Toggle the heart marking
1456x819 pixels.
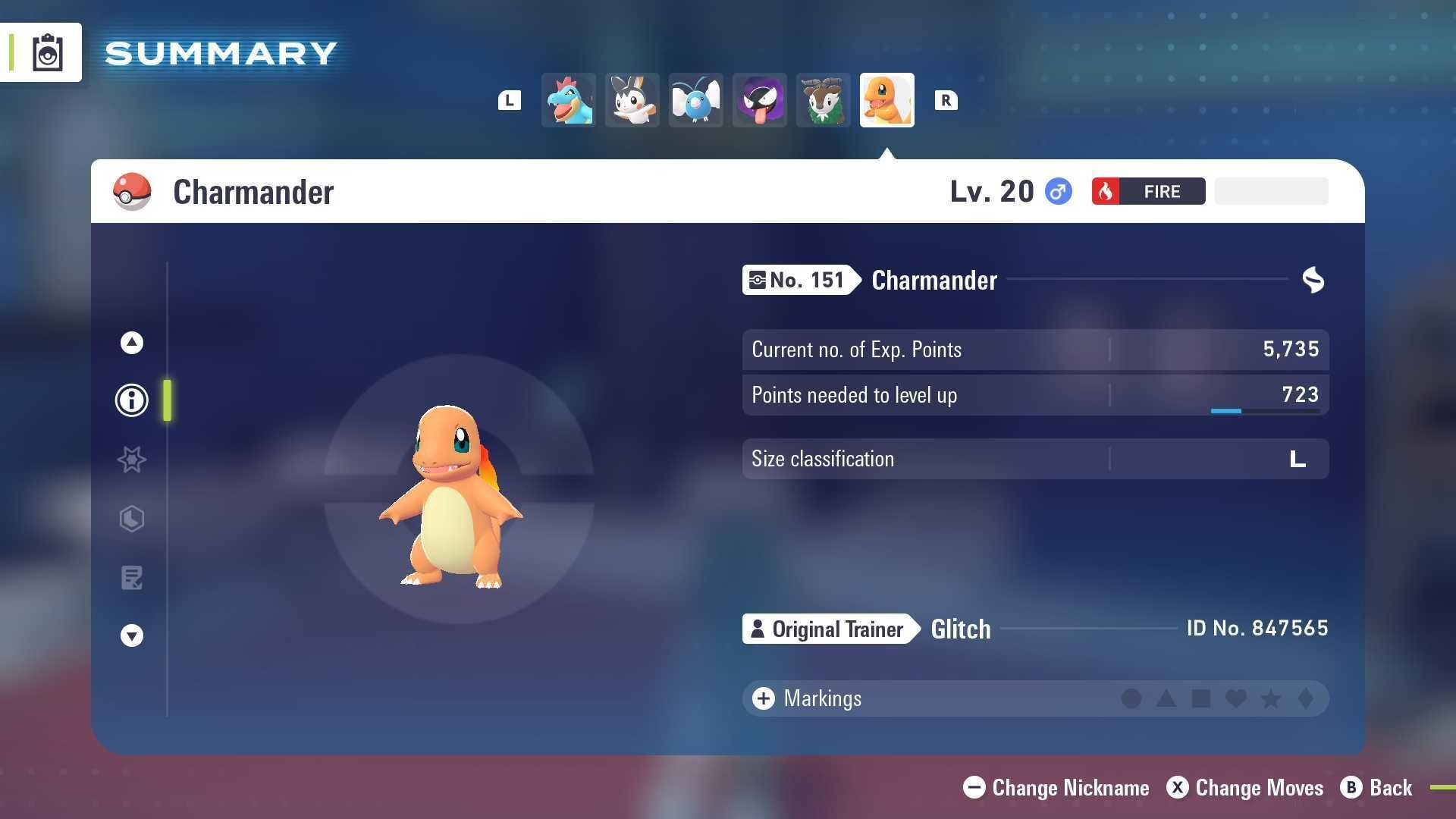click(1236, 698)
